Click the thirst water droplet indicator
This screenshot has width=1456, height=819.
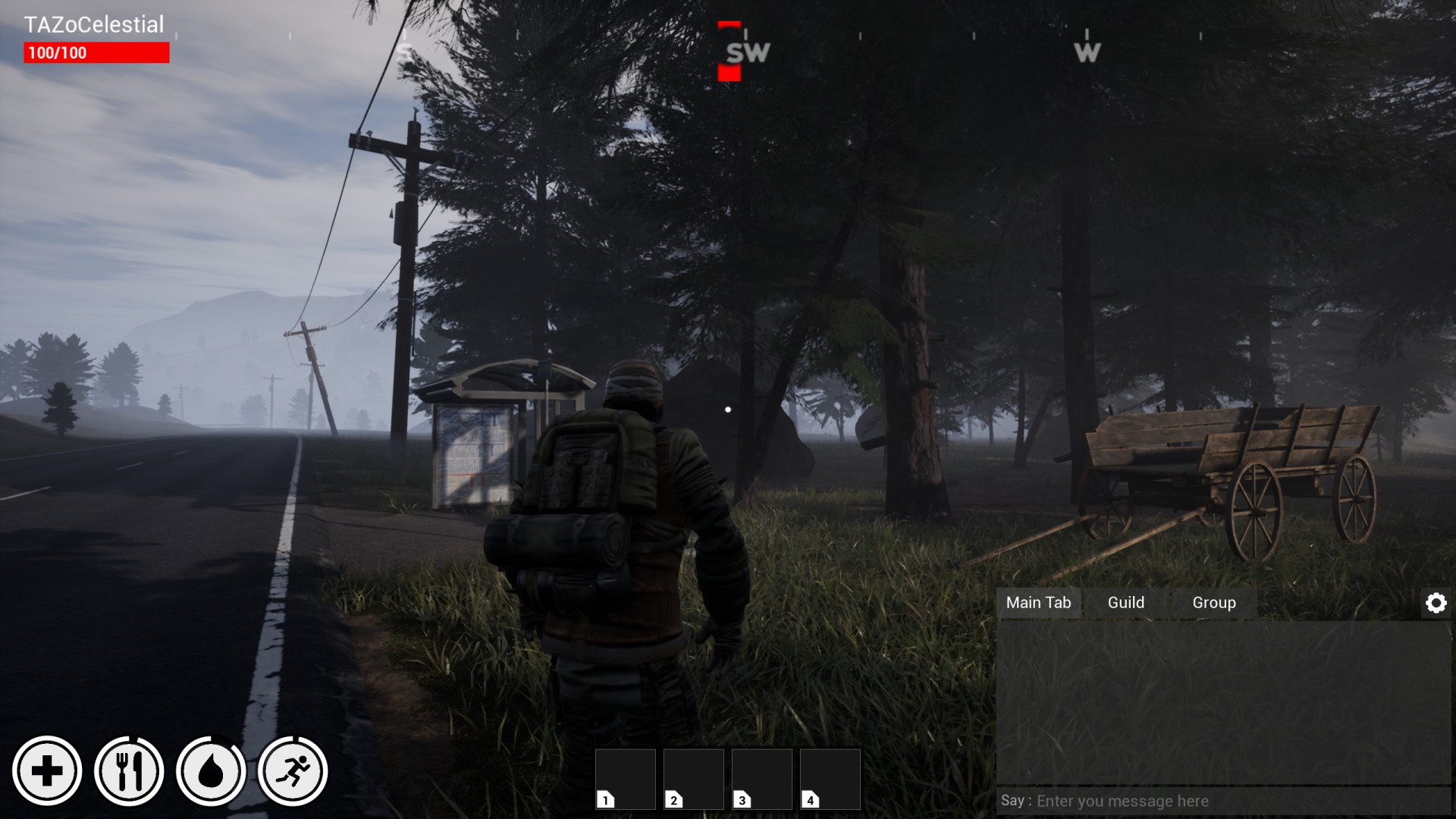[211, 770]
